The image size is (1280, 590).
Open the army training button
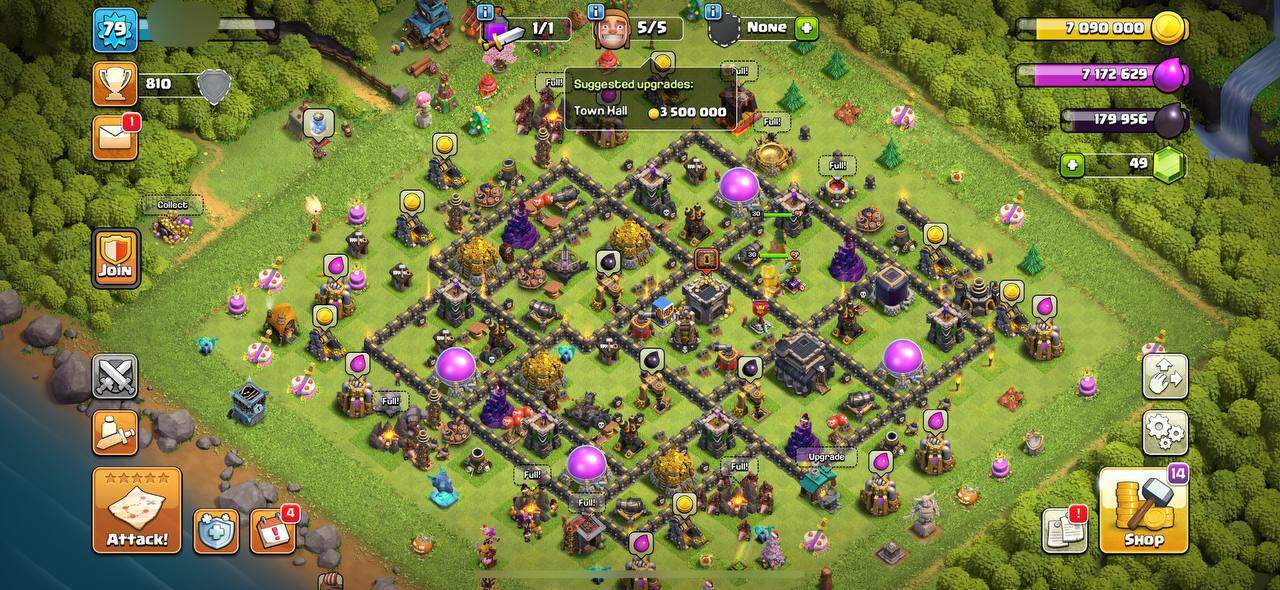[x=115, y=432]
